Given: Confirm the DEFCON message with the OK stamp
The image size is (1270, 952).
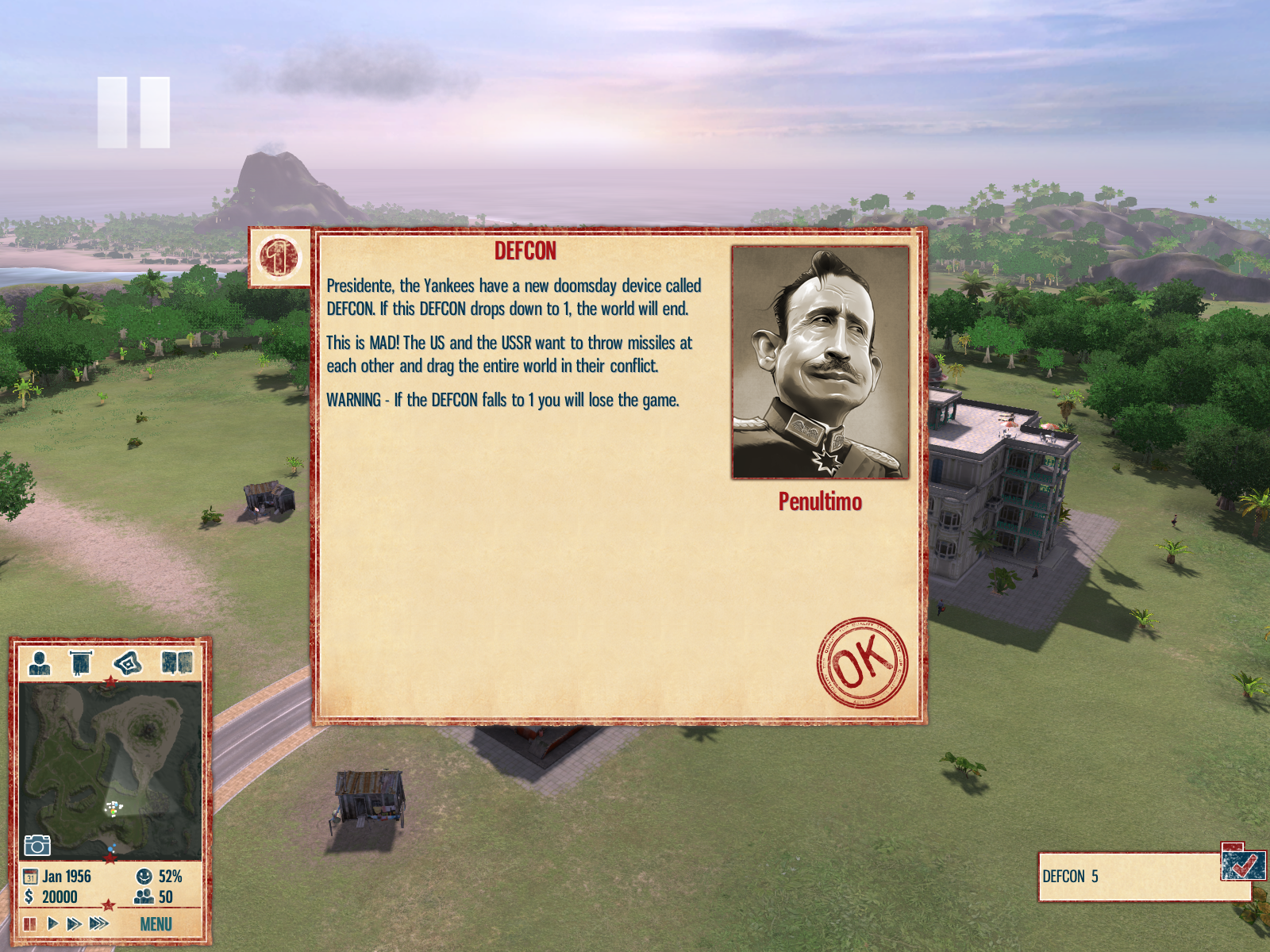Looking at the screenshot, I should coord(862,662).
